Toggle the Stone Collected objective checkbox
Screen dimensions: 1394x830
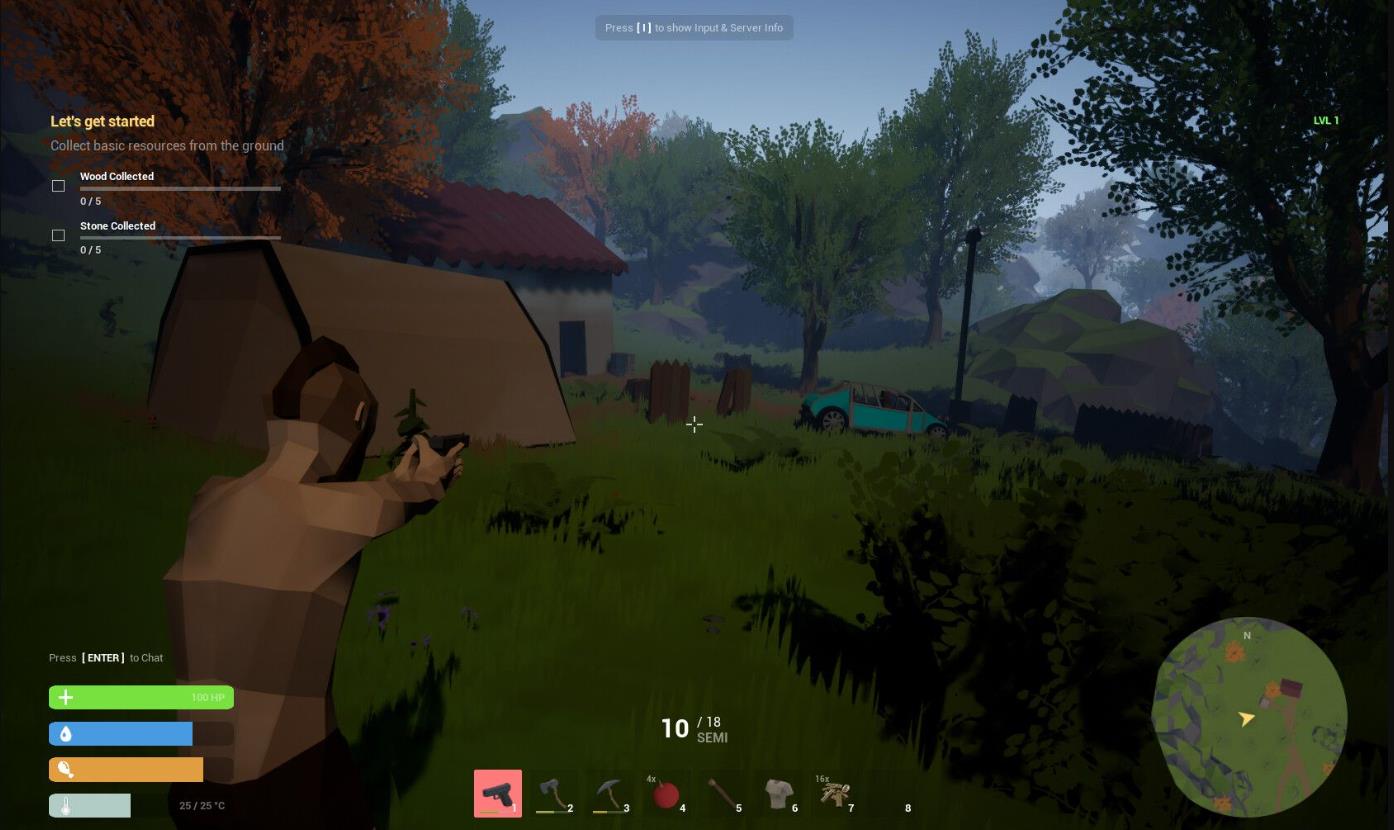tap(58, 236)
